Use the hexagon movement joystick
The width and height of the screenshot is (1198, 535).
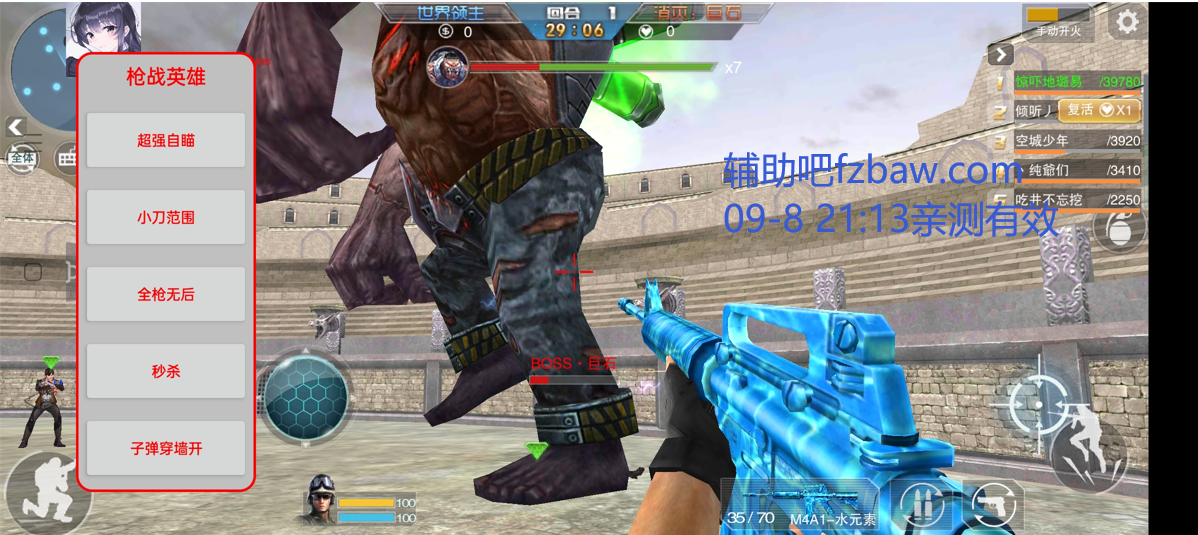pos(306,397)
